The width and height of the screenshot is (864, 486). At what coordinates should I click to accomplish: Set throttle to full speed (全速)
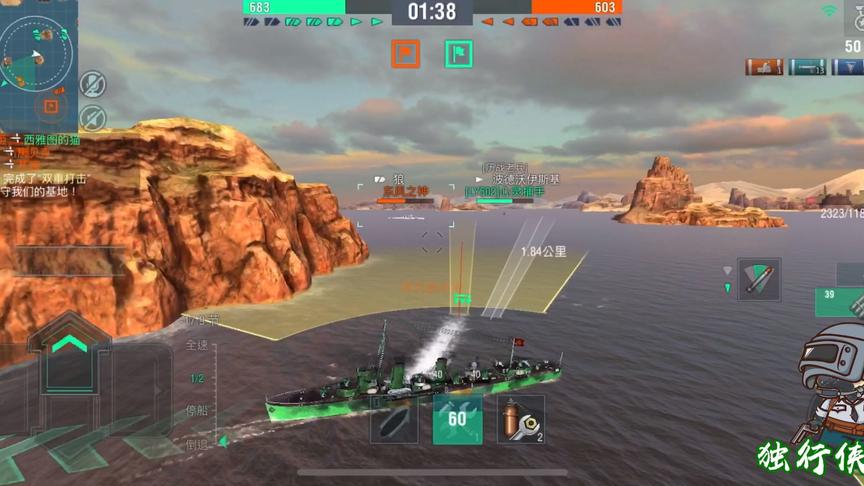pos(197,345)
